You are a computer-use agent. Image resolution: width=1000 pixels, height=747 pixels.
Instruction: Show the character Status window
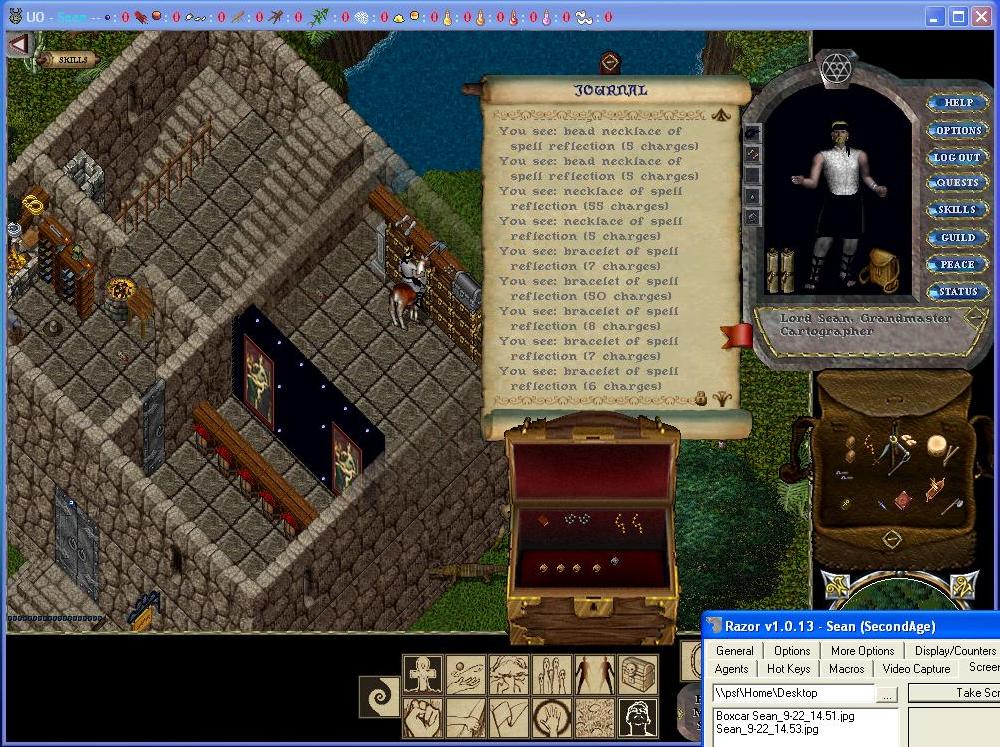point(957,292)
